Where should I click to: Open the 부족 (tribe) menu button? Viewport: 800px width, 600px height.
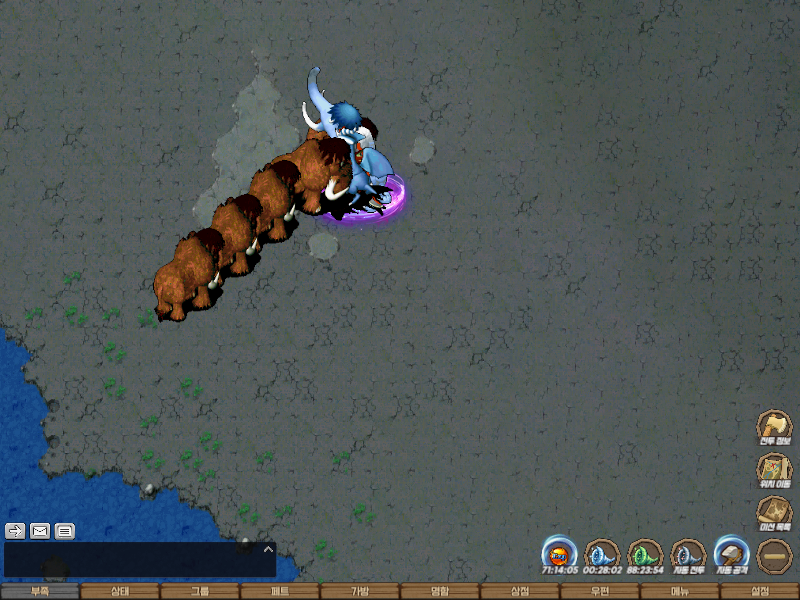[40, 591]
